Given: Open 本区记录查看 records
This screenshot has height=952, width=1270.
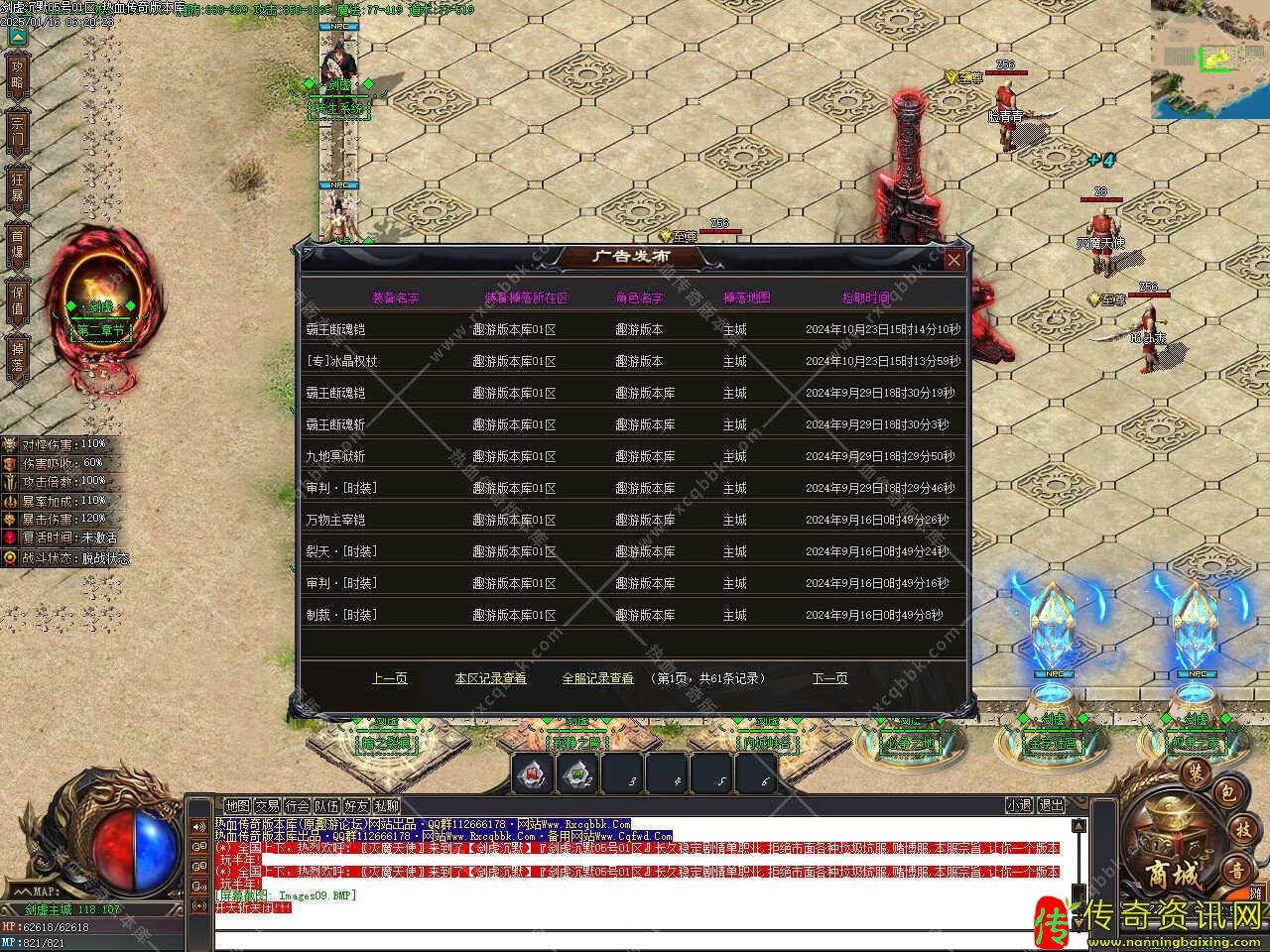Looking at the screenshot, I should coord(490,678).
